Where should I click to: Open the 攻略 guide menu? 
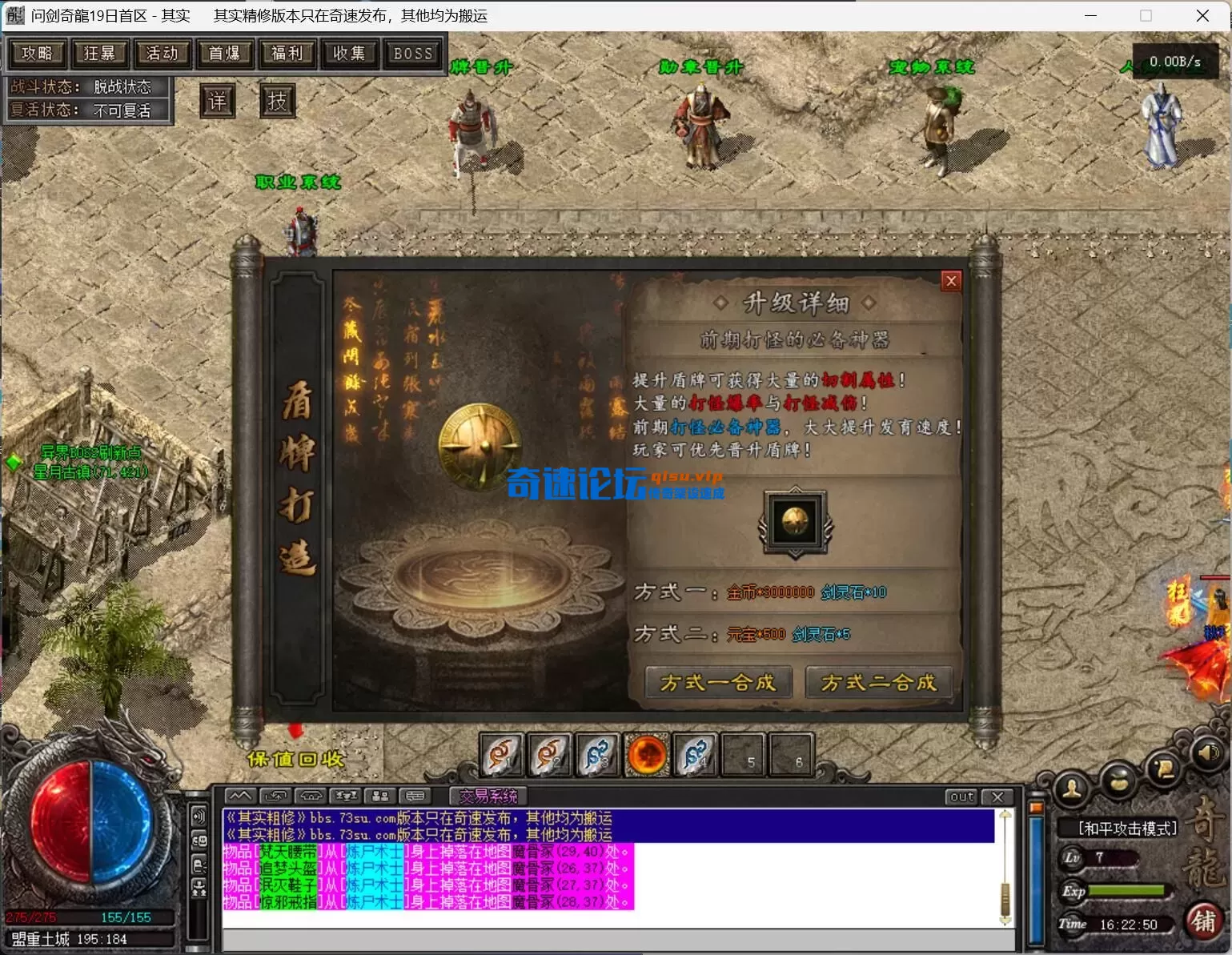click(37, 54)
